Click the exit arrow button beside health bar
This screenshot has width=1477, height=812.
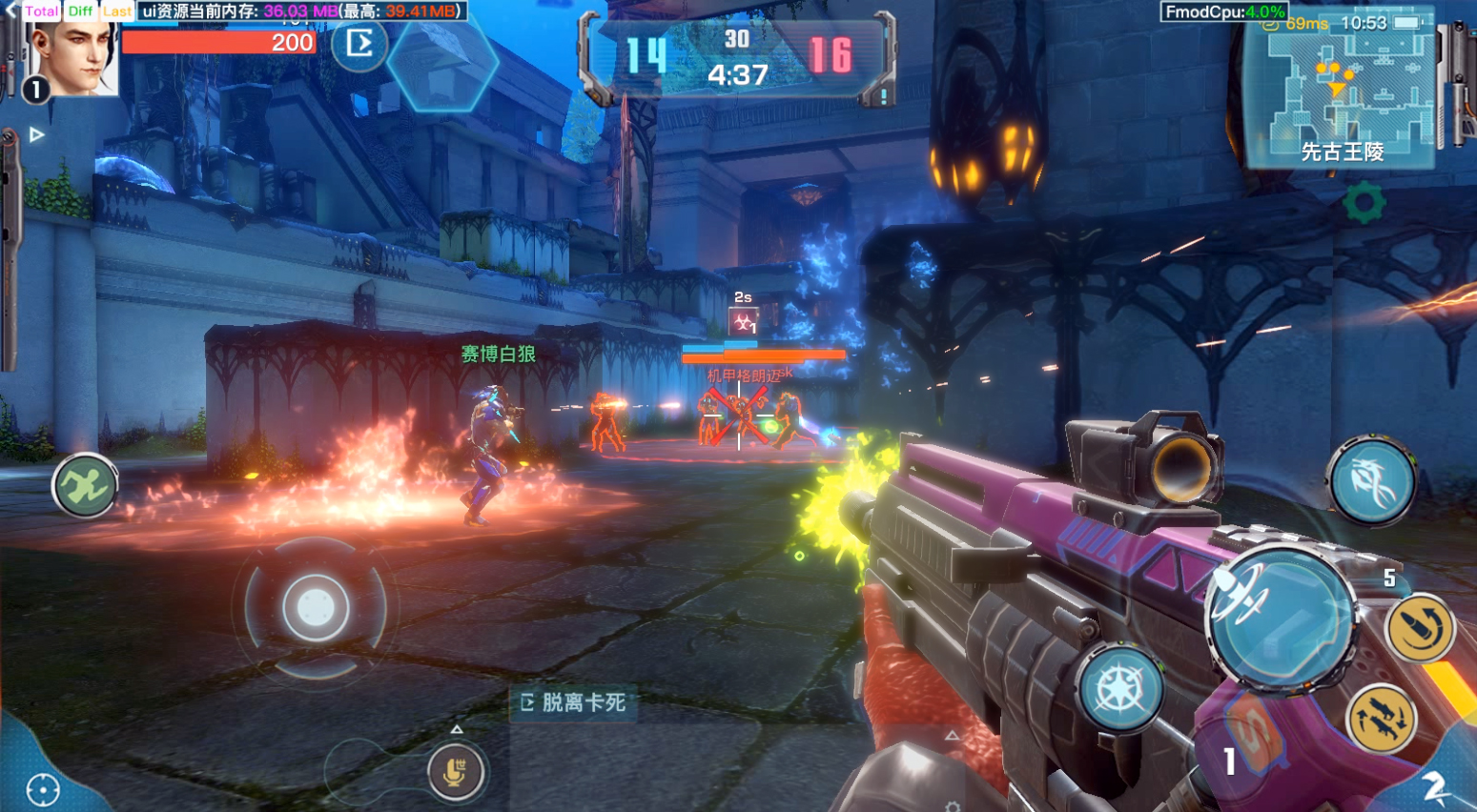(x=359, y=43)
